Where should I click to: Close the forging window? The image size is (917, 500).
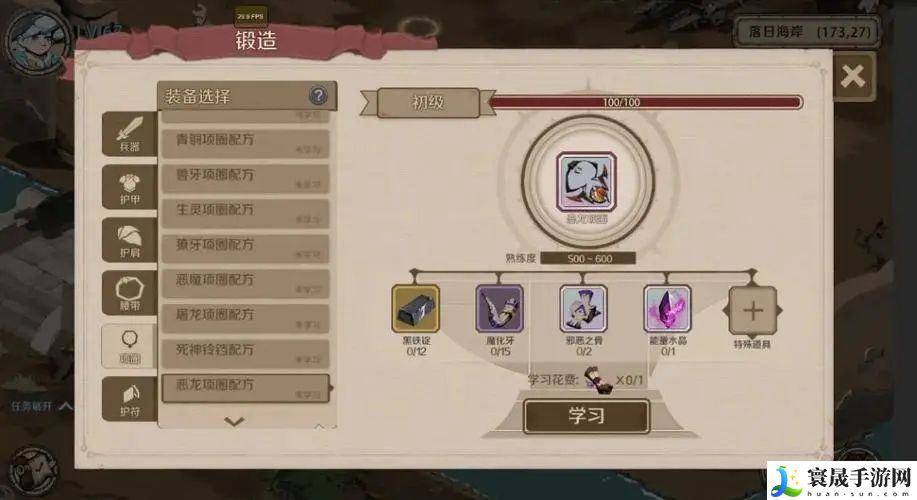point(852,77)
